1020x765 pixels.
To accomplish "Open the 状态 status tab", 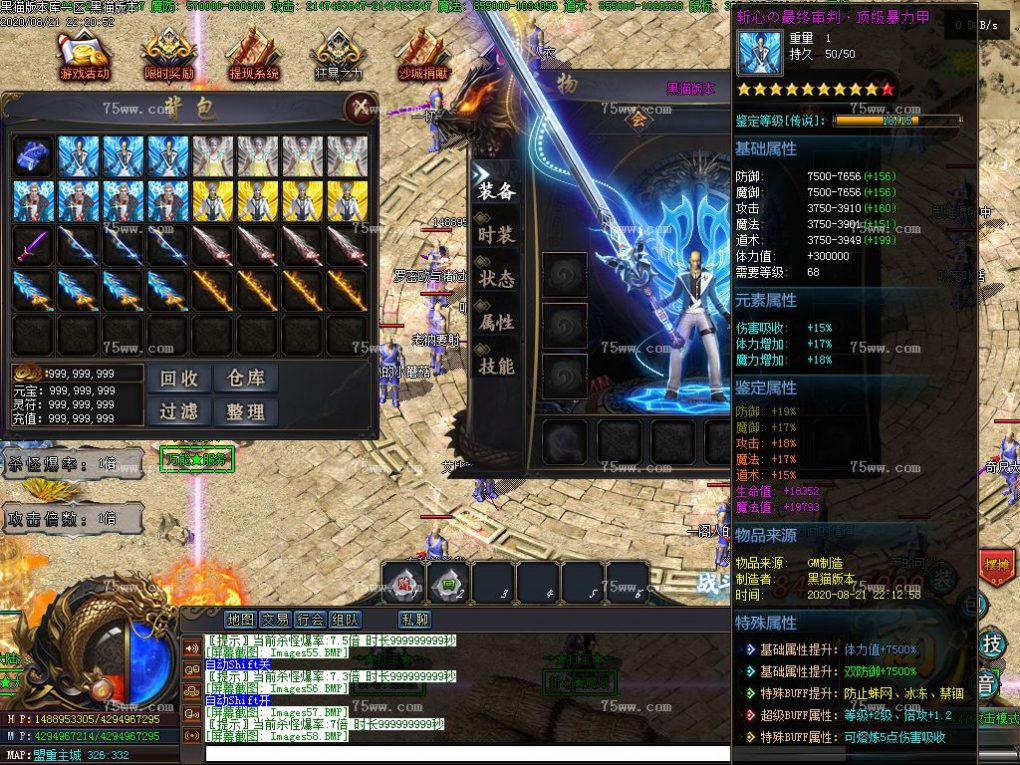I will pos(496,278).
